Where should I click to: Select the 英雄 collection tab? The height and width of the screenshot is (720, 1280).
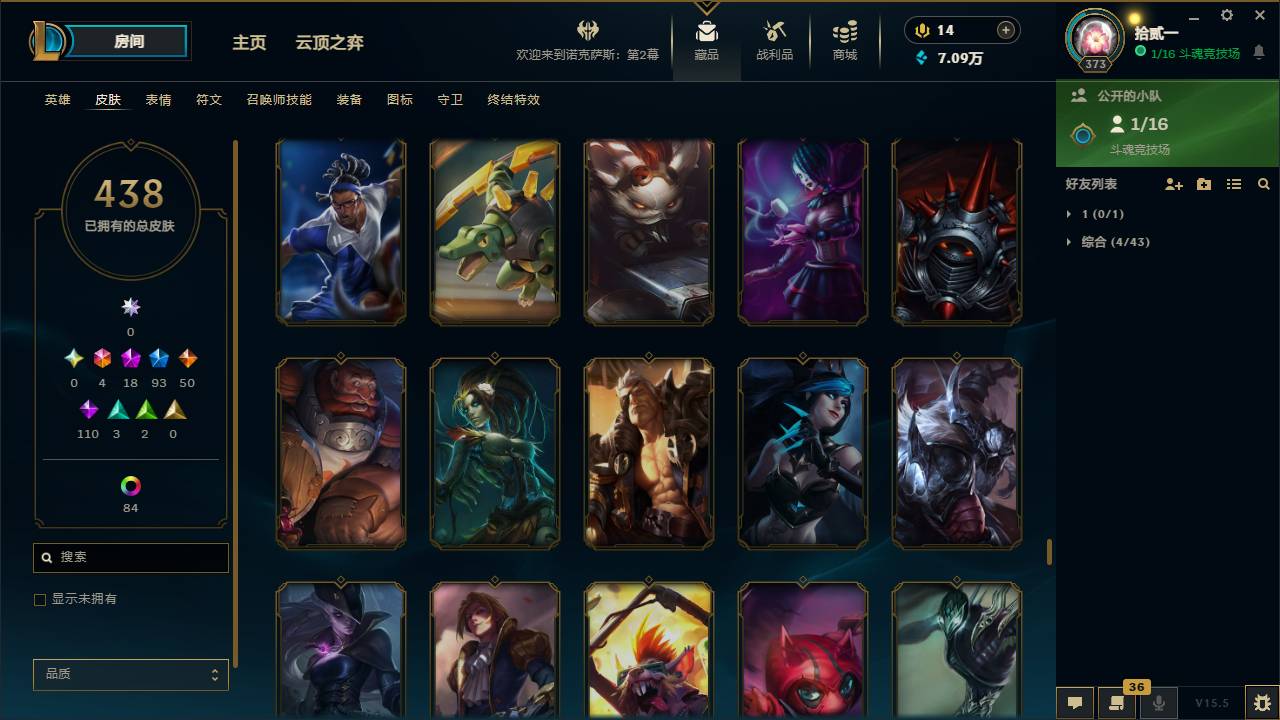[57, 100]
